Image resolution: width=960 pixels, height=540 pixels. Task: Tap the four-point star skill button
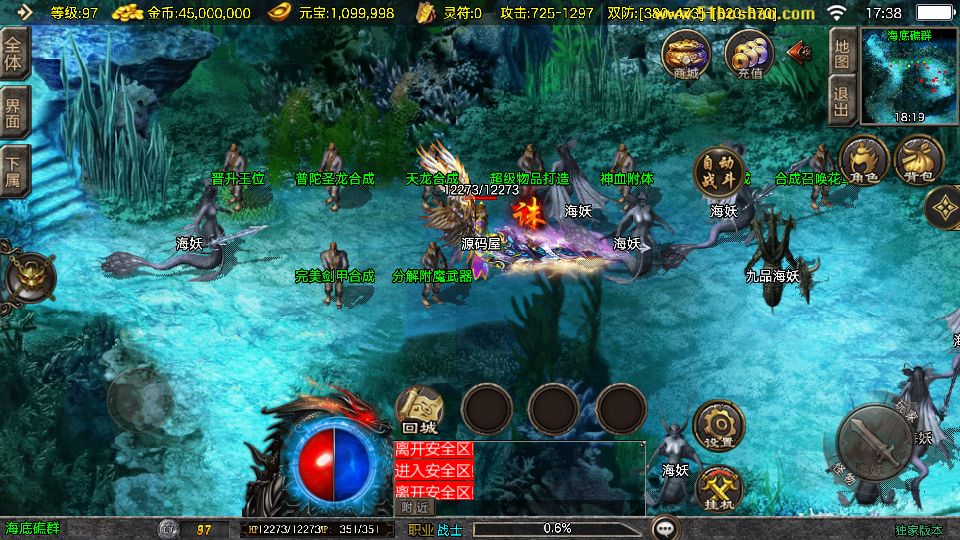(x=943, y=208)
